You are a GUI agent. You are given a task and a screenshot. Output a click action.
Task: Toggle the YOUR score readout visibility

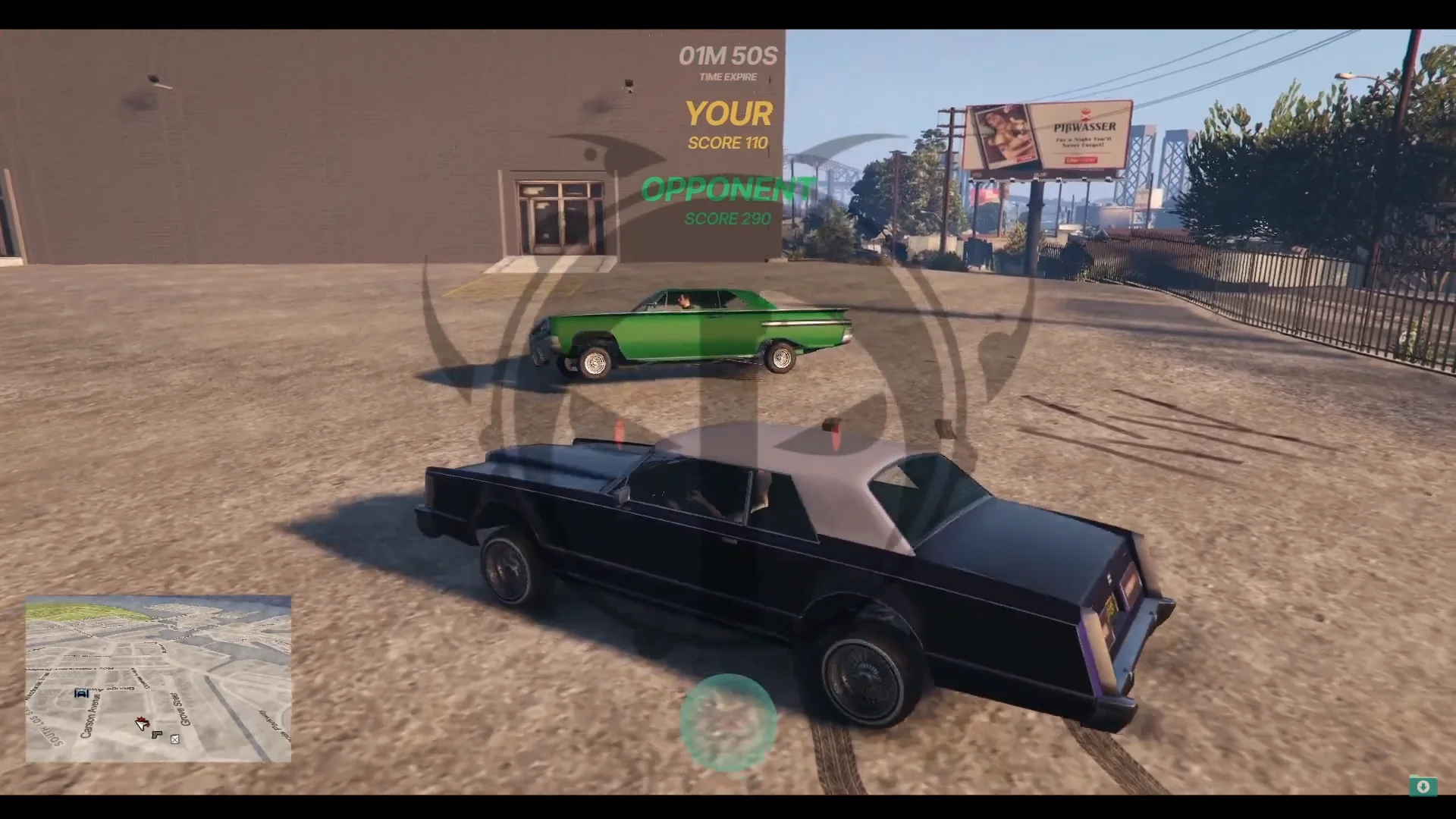[728, 114]
